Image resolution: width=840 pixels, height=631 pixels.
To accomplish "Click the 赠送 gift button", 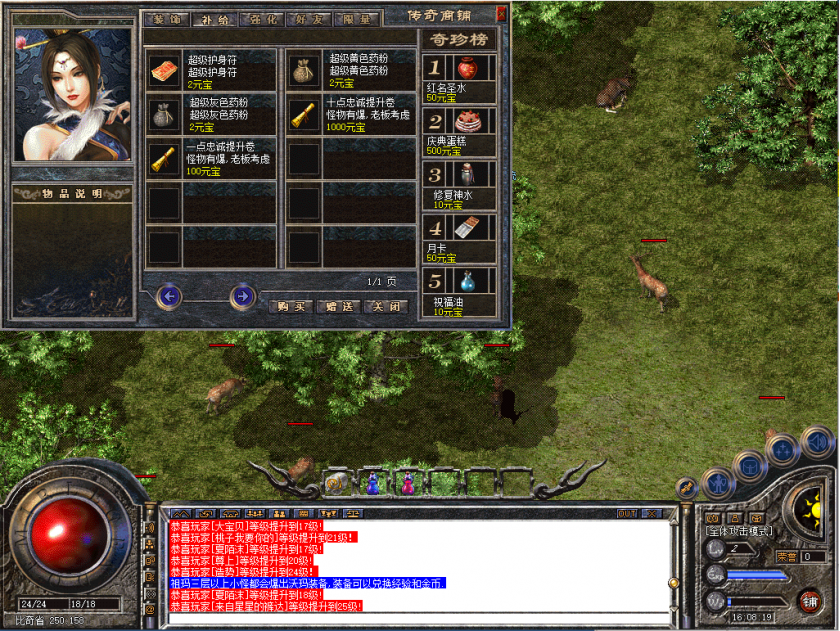I will tap(340, 307).
